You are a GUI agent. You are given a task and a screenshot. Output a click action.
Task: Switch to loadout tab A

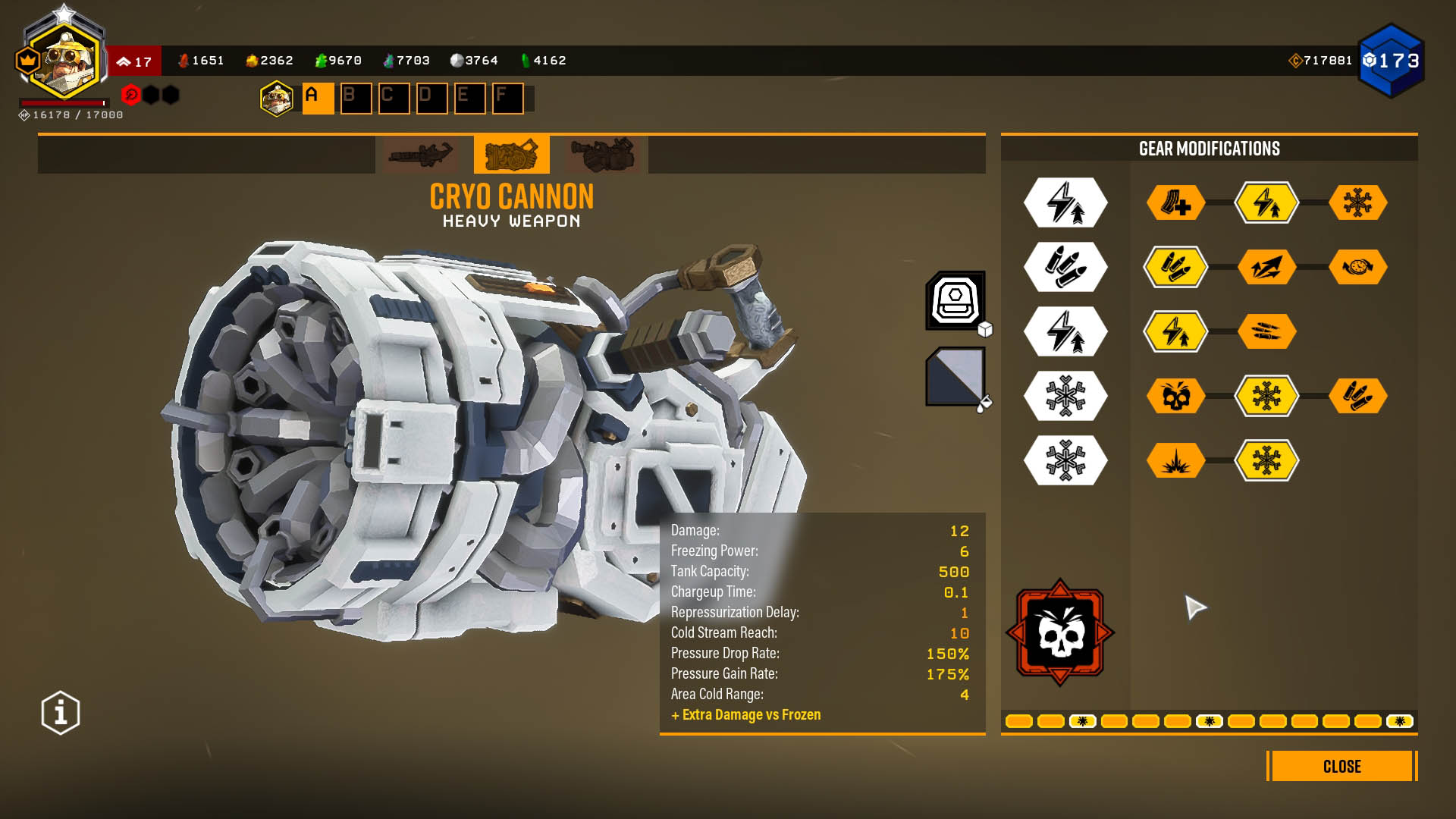(318, 97)
